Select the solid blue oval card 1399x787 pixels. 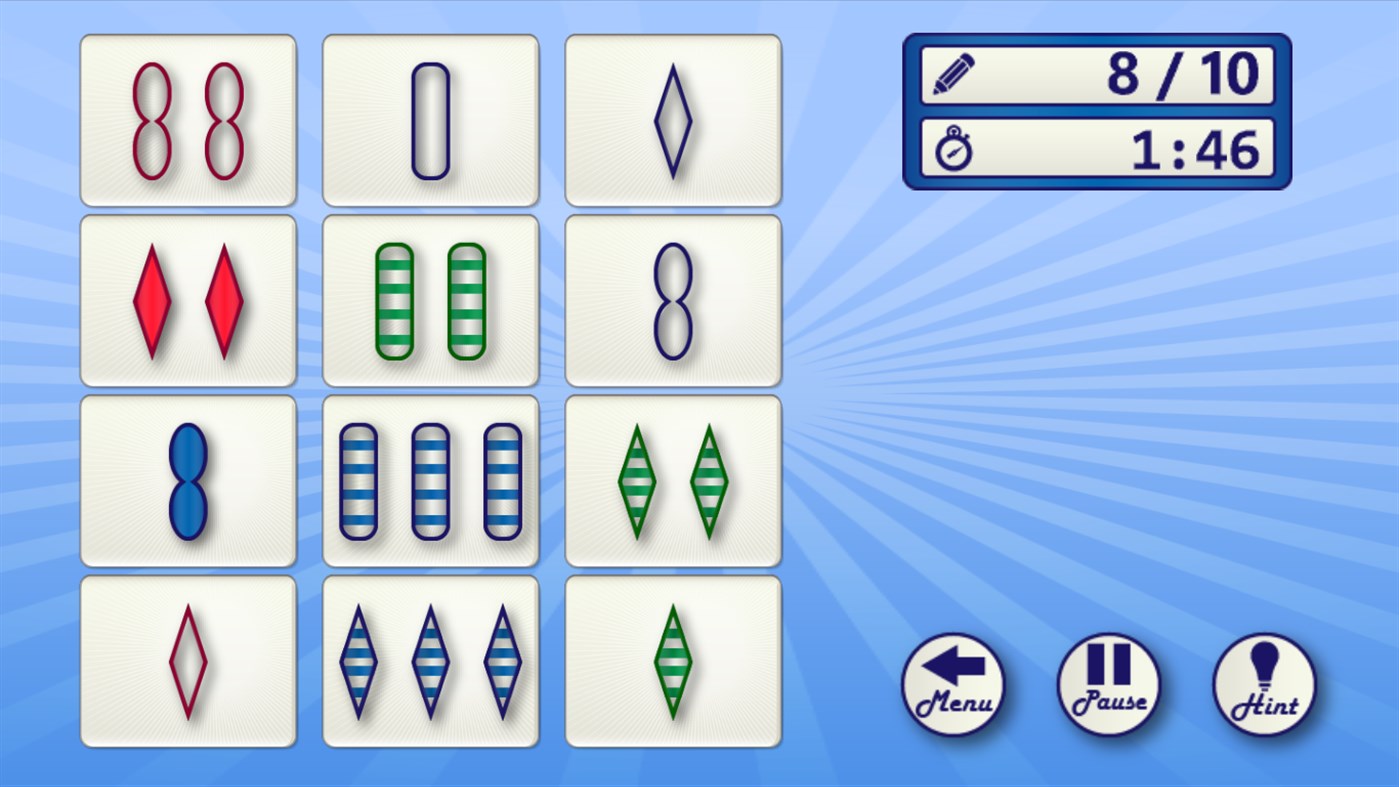(x=188, y=479)
